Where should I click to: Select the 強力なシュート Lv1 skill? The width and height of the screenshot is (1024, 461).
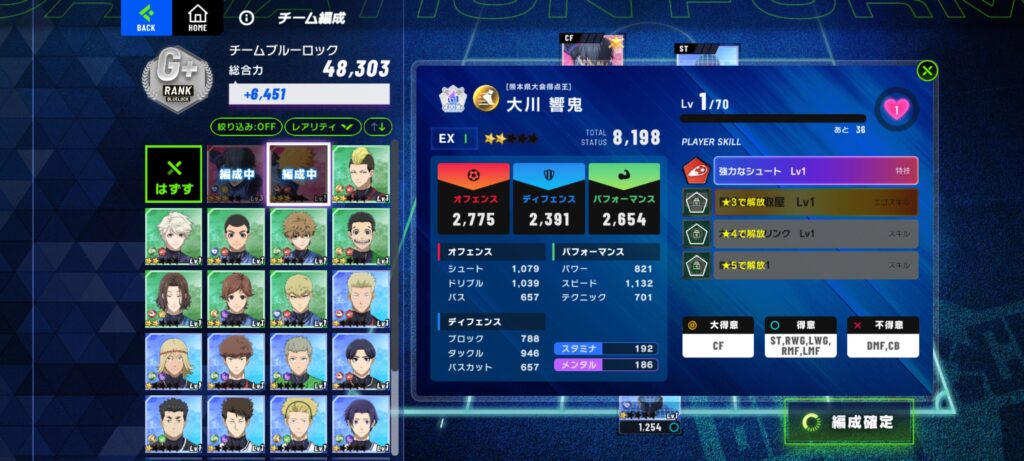[801, 171]
